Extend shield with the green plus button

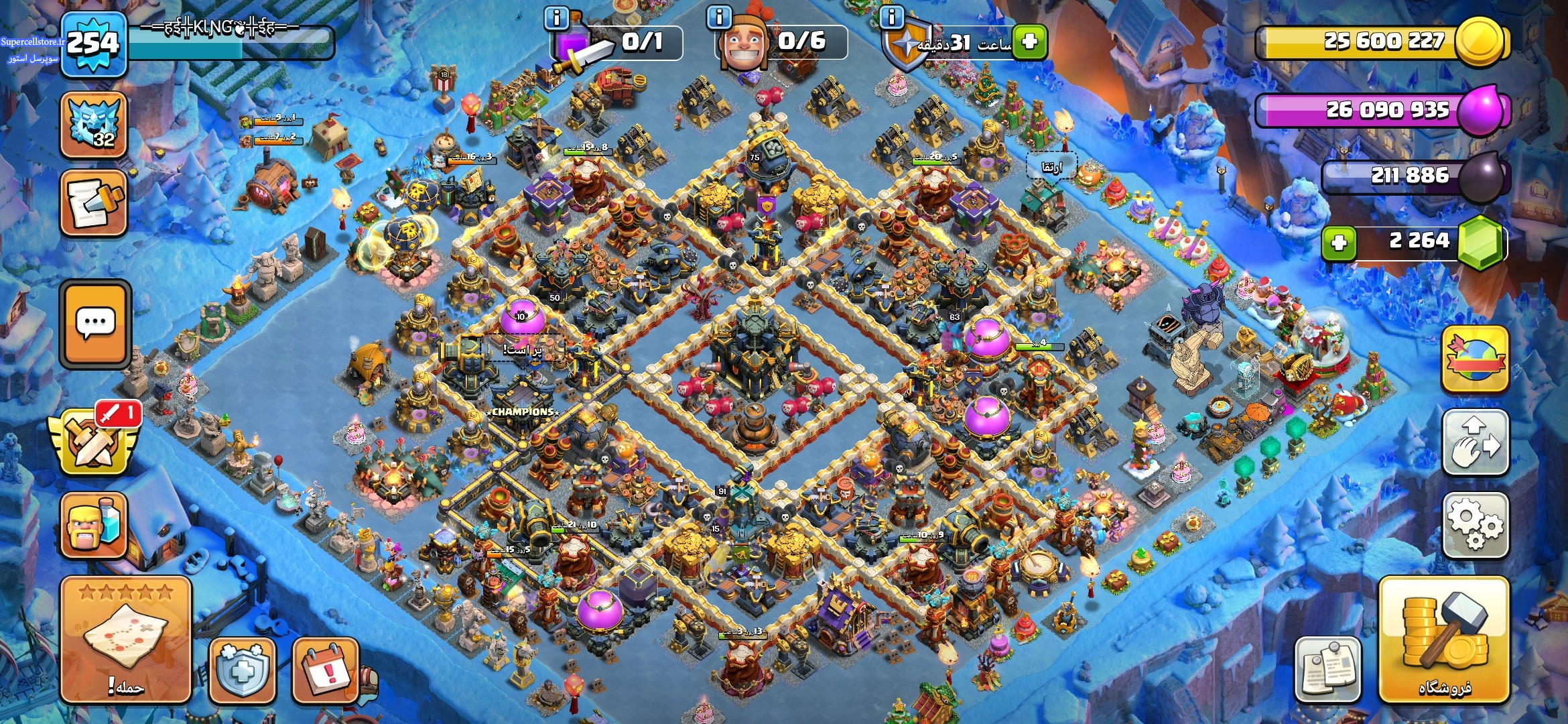[1029, 42]
